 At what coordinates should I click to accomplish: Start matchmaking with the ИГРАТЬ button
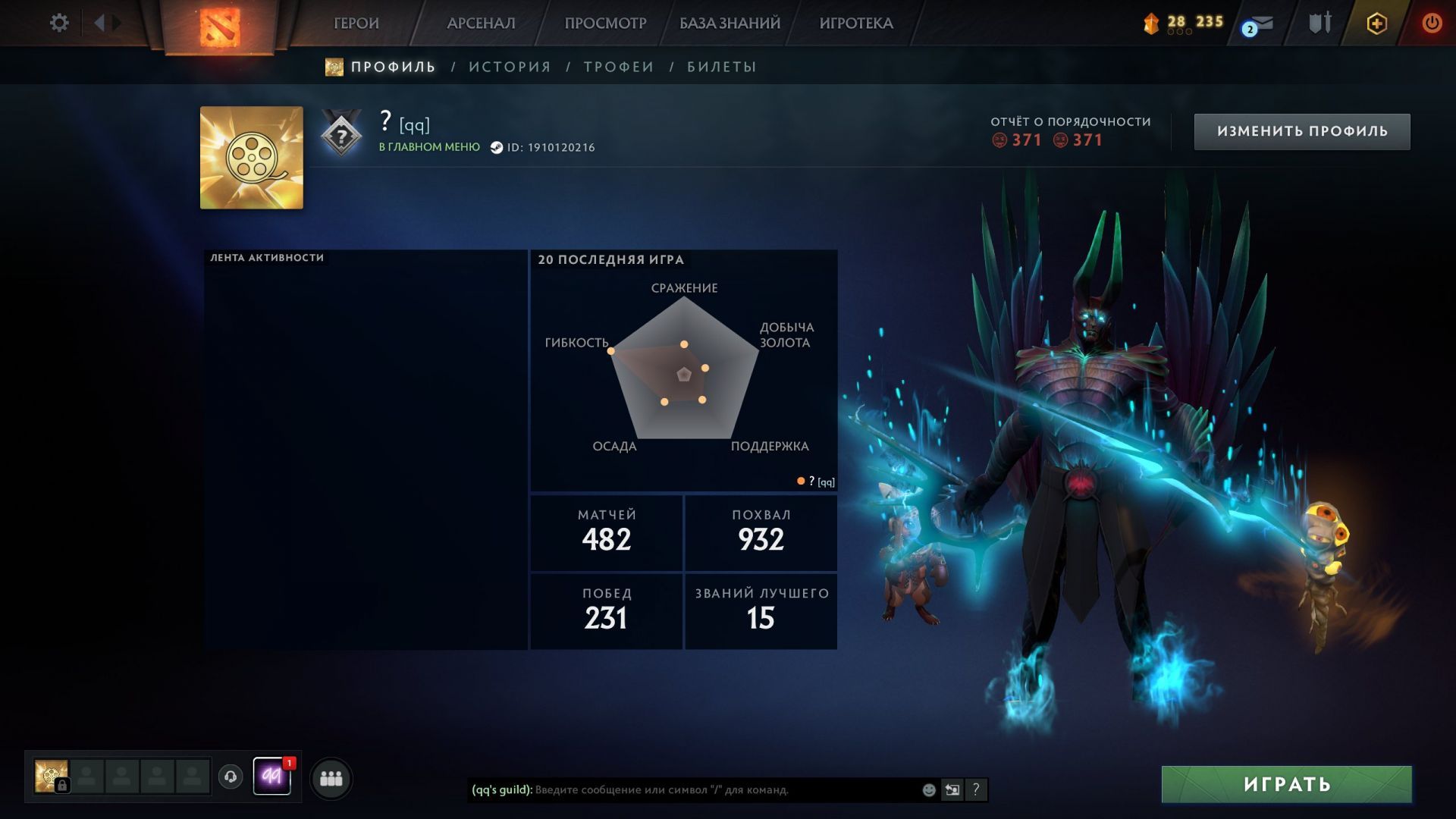pyautogui.click(x=1286, y=784)
